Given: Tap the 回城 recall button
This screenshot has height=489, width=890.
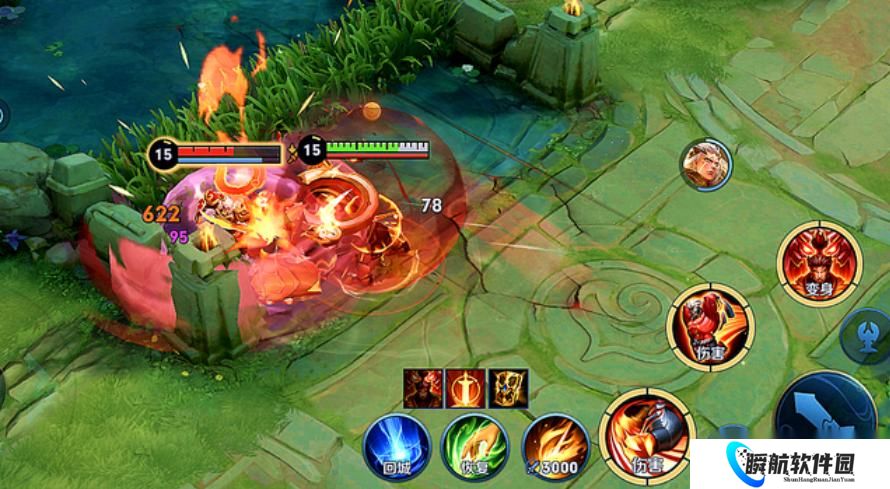Looking at the screenshot, I should click(397, 446).
